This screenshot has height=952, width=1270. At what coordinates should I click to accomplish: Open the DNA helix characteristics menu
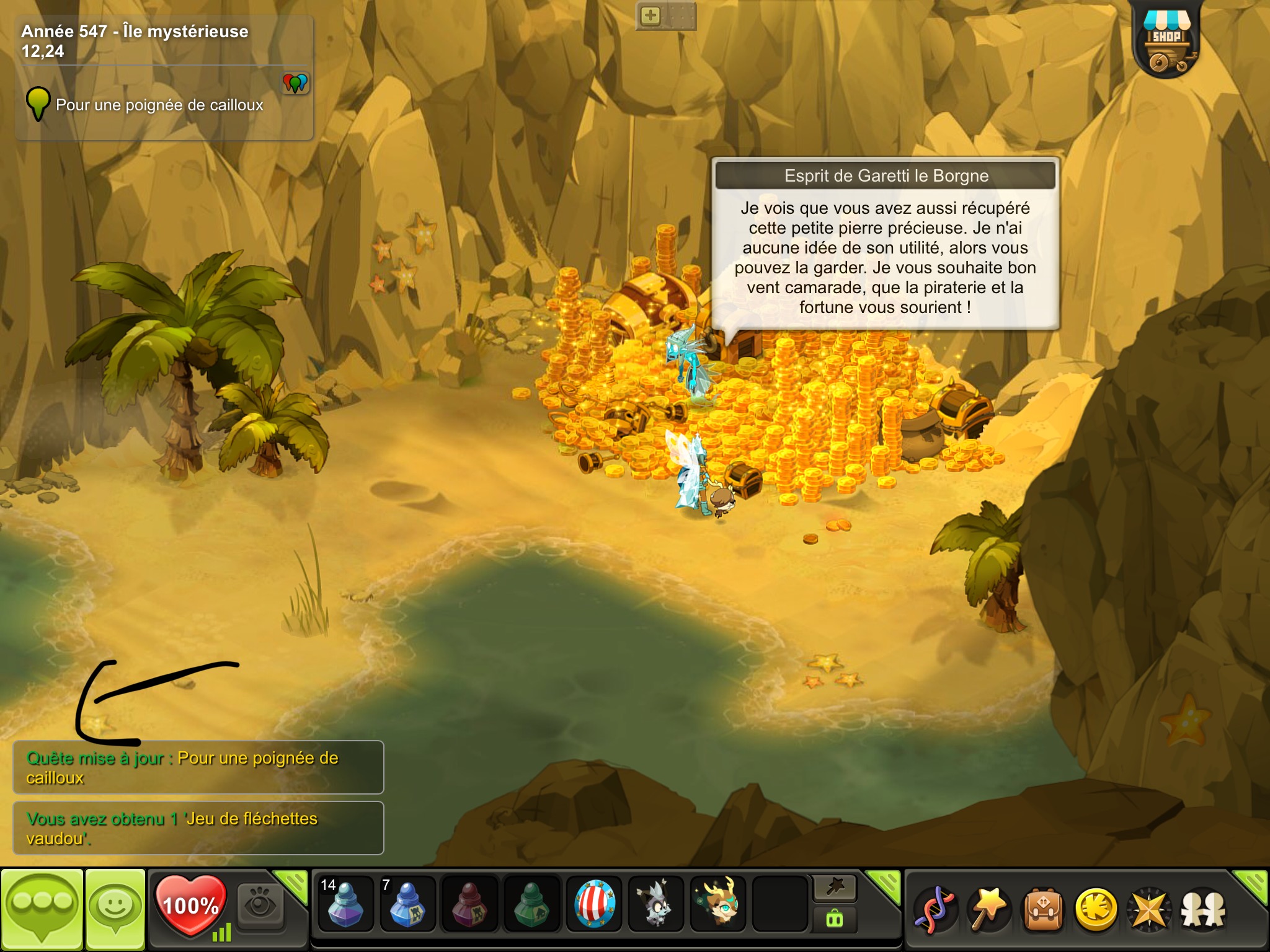click(936, 910)
